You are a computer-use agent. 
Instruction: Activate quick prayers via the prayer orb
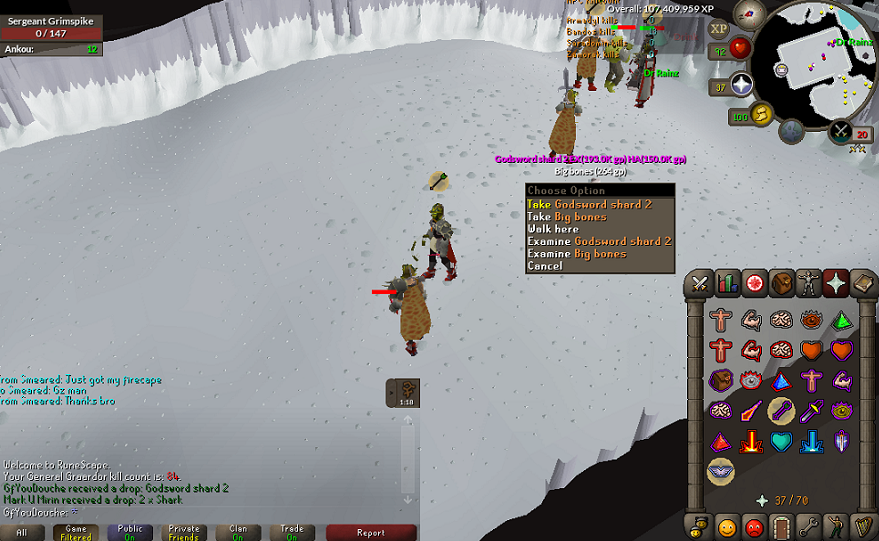point(741,84)
